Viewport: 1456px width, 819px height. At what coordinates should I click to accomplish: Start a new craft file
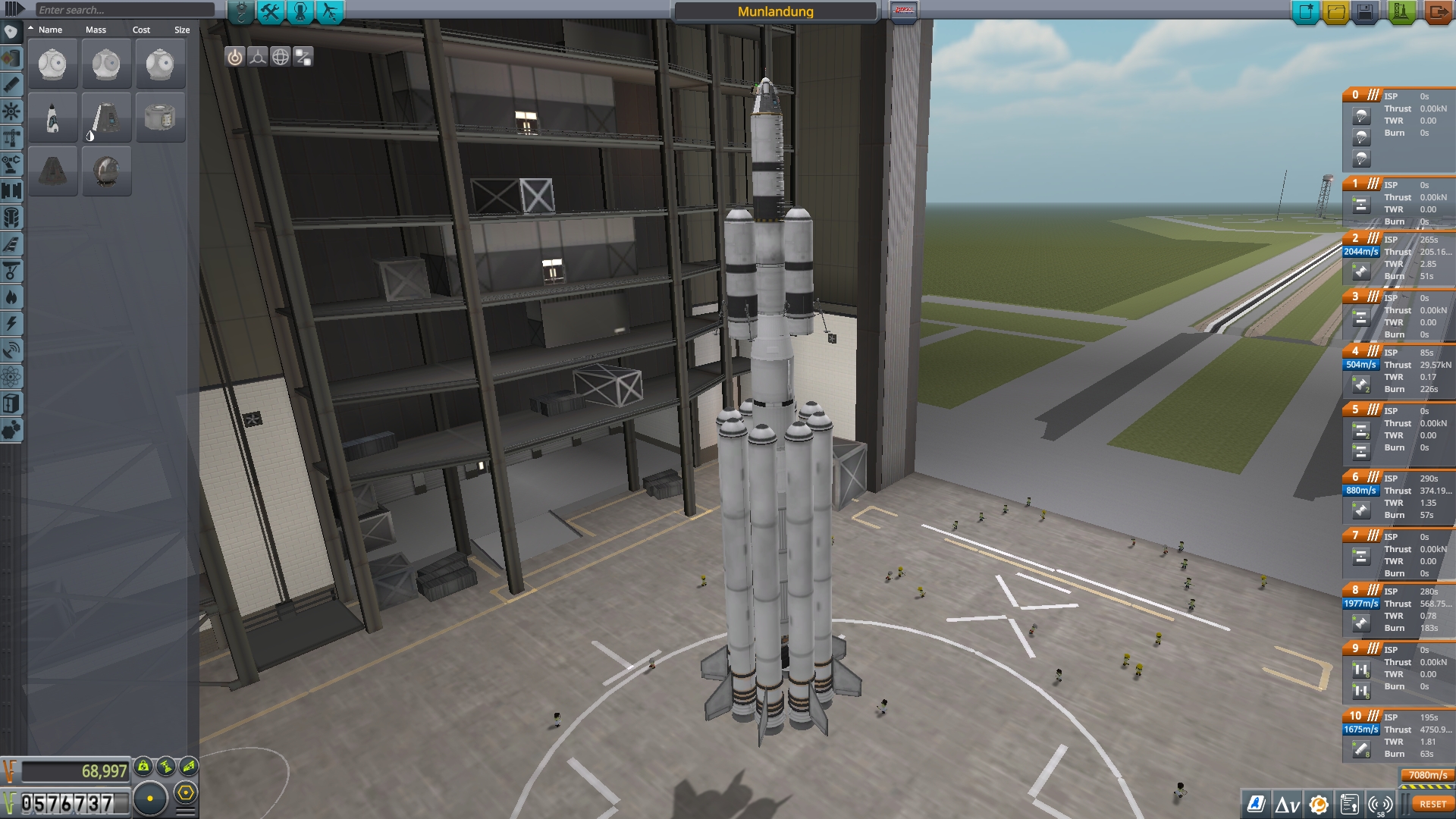(1306, 12)
